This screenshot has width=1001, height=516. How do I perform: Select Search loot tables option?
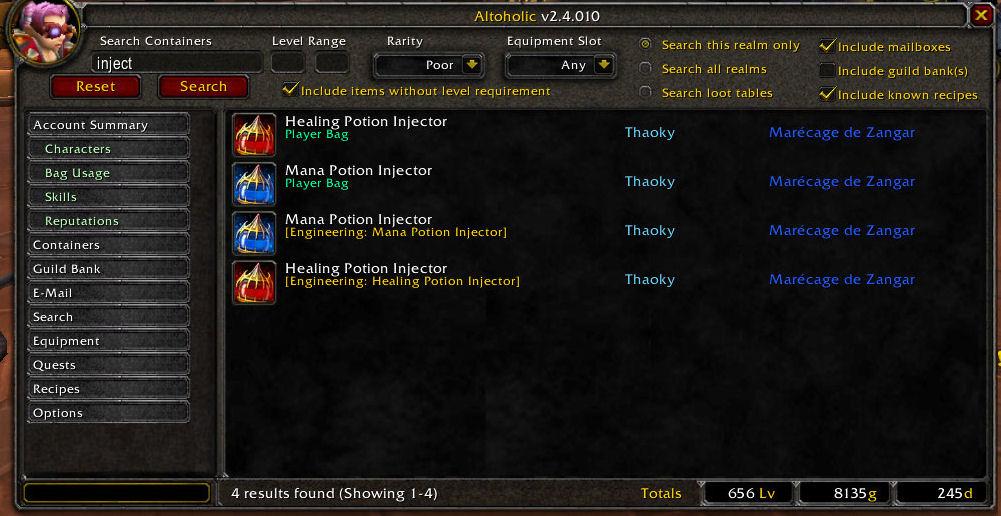click(x=646, y=93)
